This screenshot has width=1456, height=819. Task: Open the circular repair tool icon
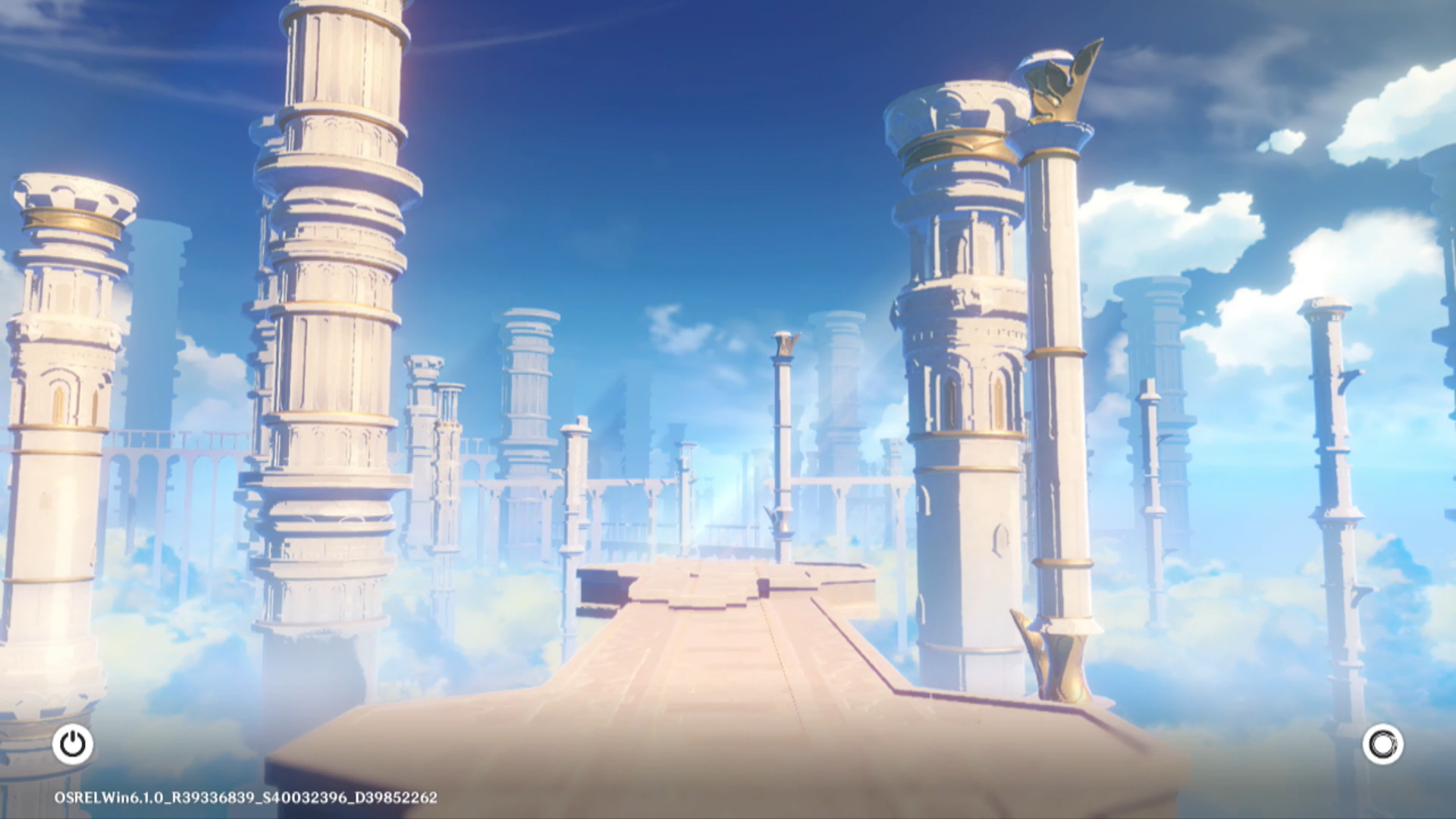(1382, 744)
